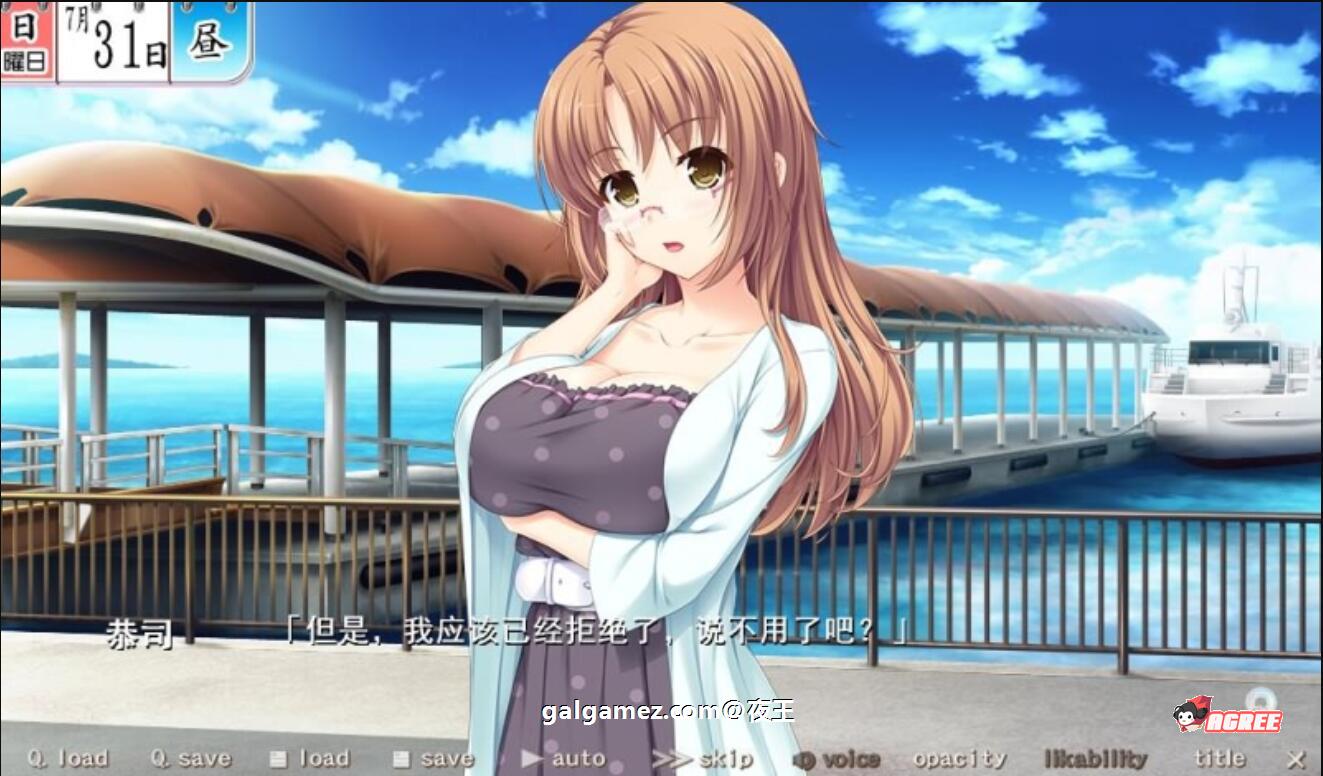Hide the text window with the X
The height and width of the screenshot is (776, 1323).
click(x=1296, y=759)
